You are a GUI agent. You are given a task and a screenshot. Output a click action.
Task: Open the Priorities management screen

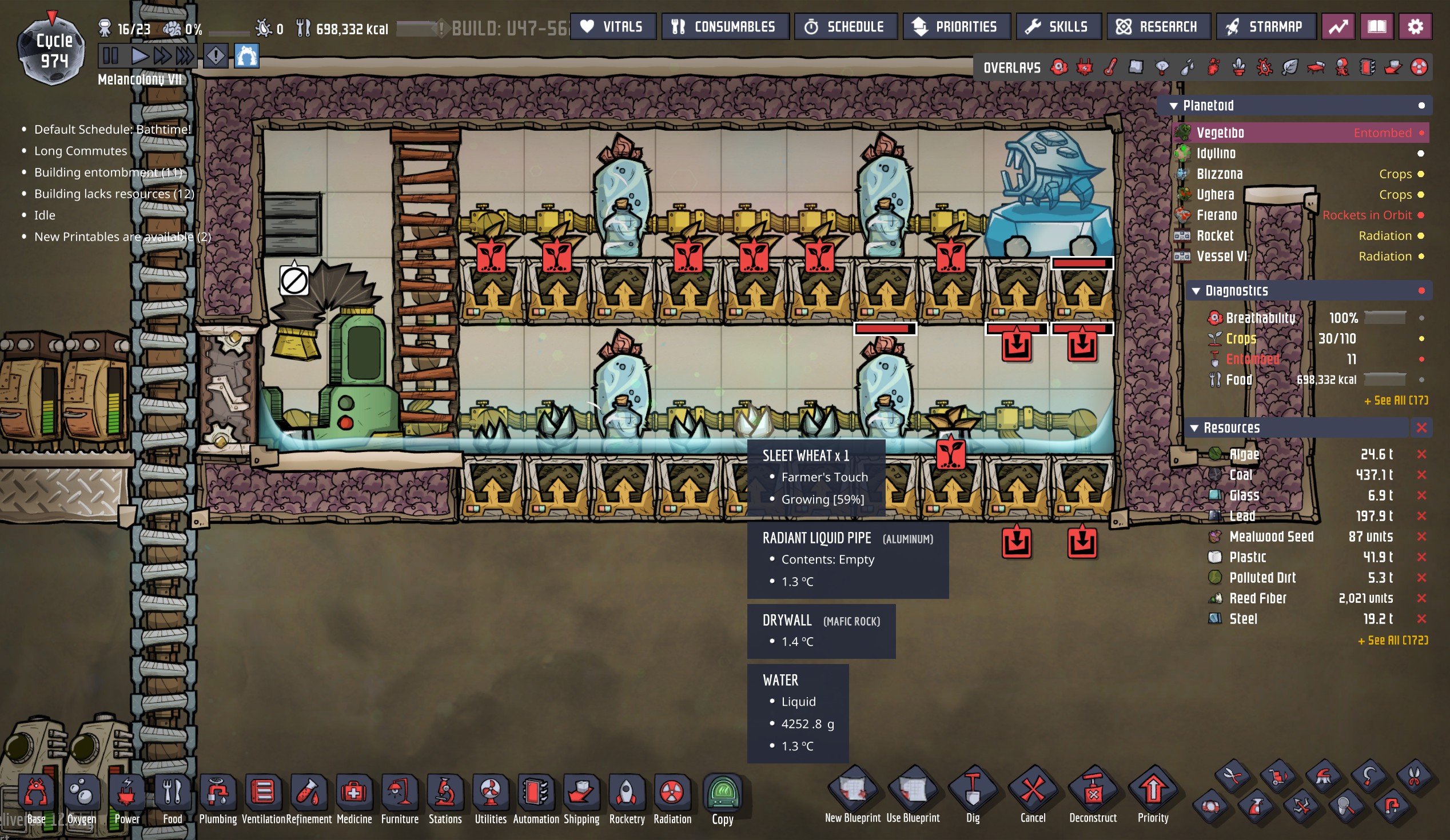pos(956,26)
